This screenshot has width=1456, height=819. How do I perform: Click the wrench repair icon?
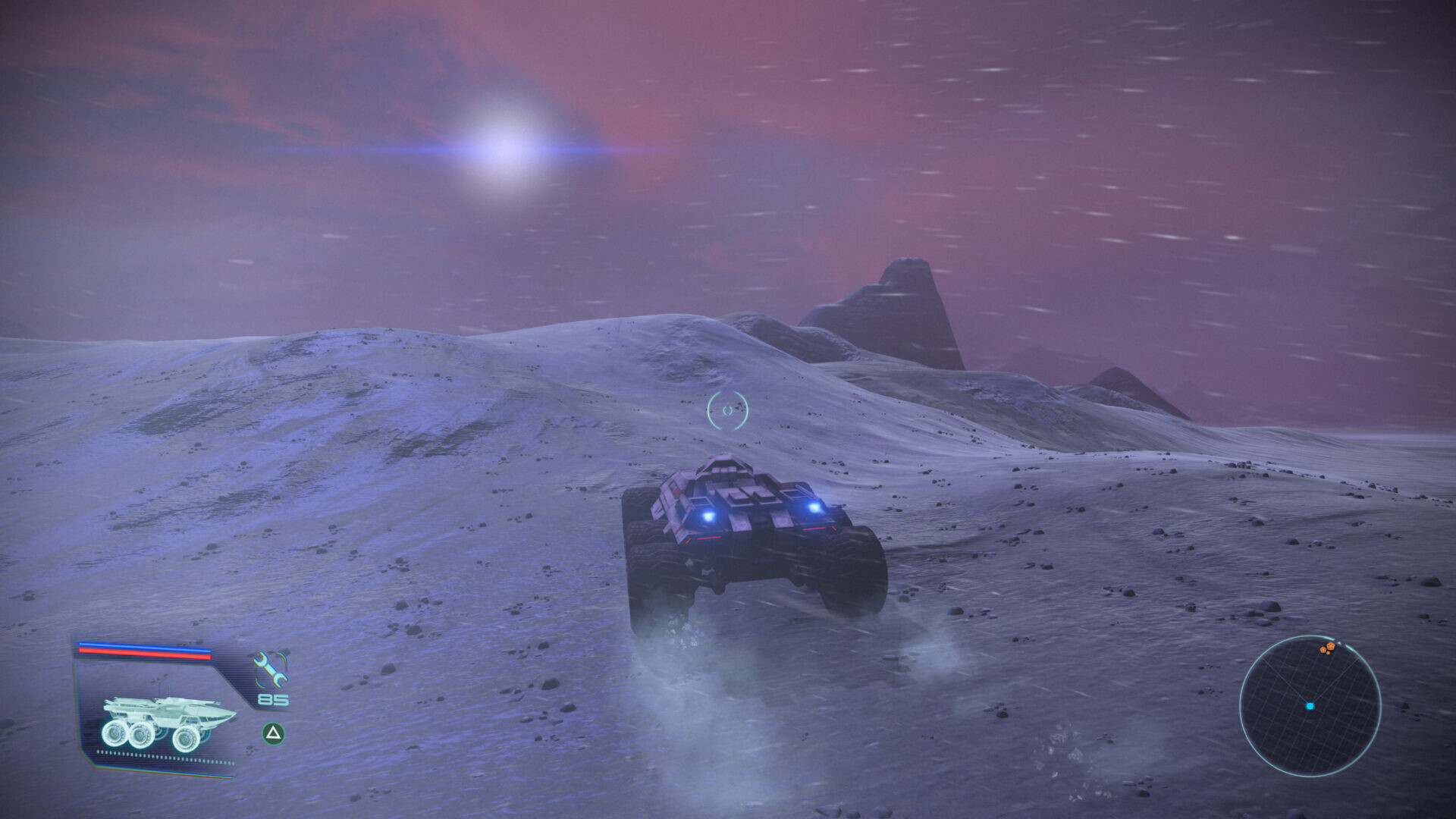(x=270, y=670)
